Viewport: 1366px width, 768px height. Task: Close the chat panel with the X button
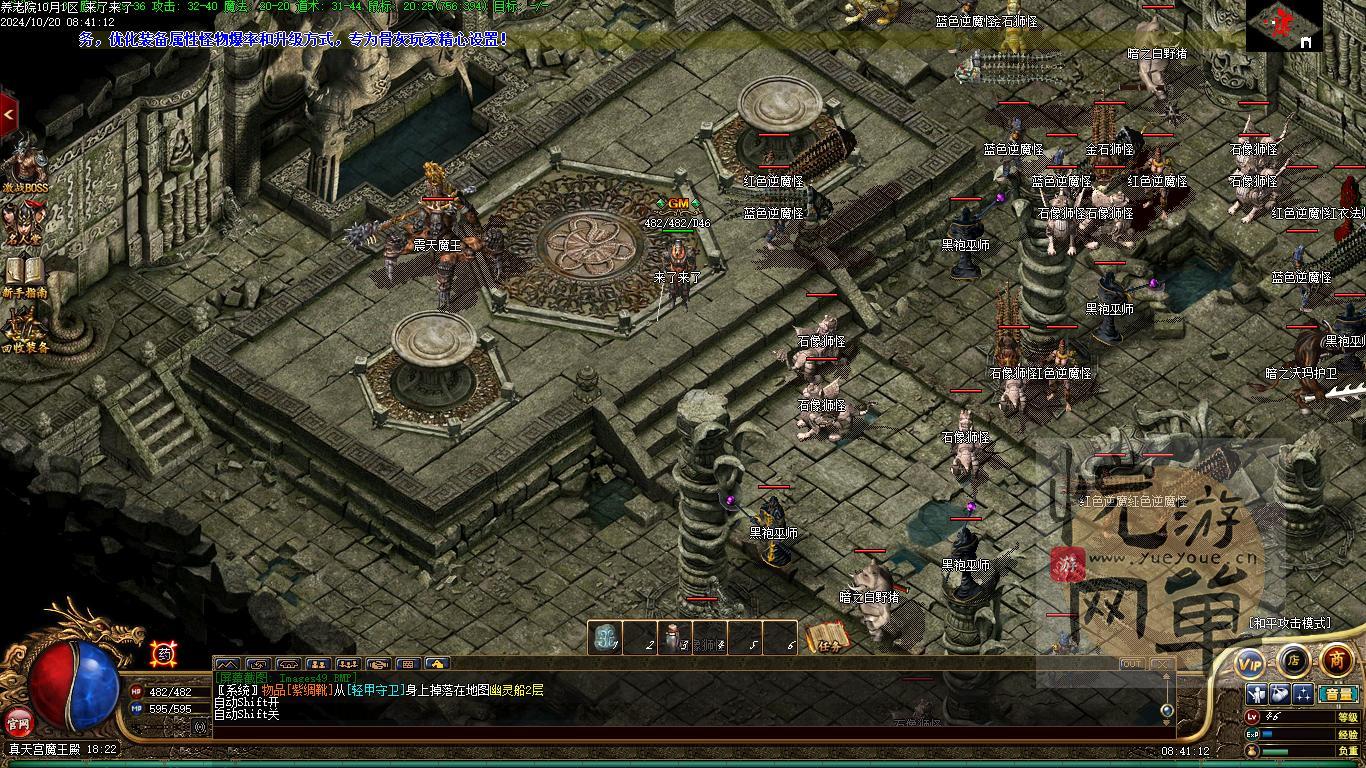pyautogui.click(x=1161, y=664)
